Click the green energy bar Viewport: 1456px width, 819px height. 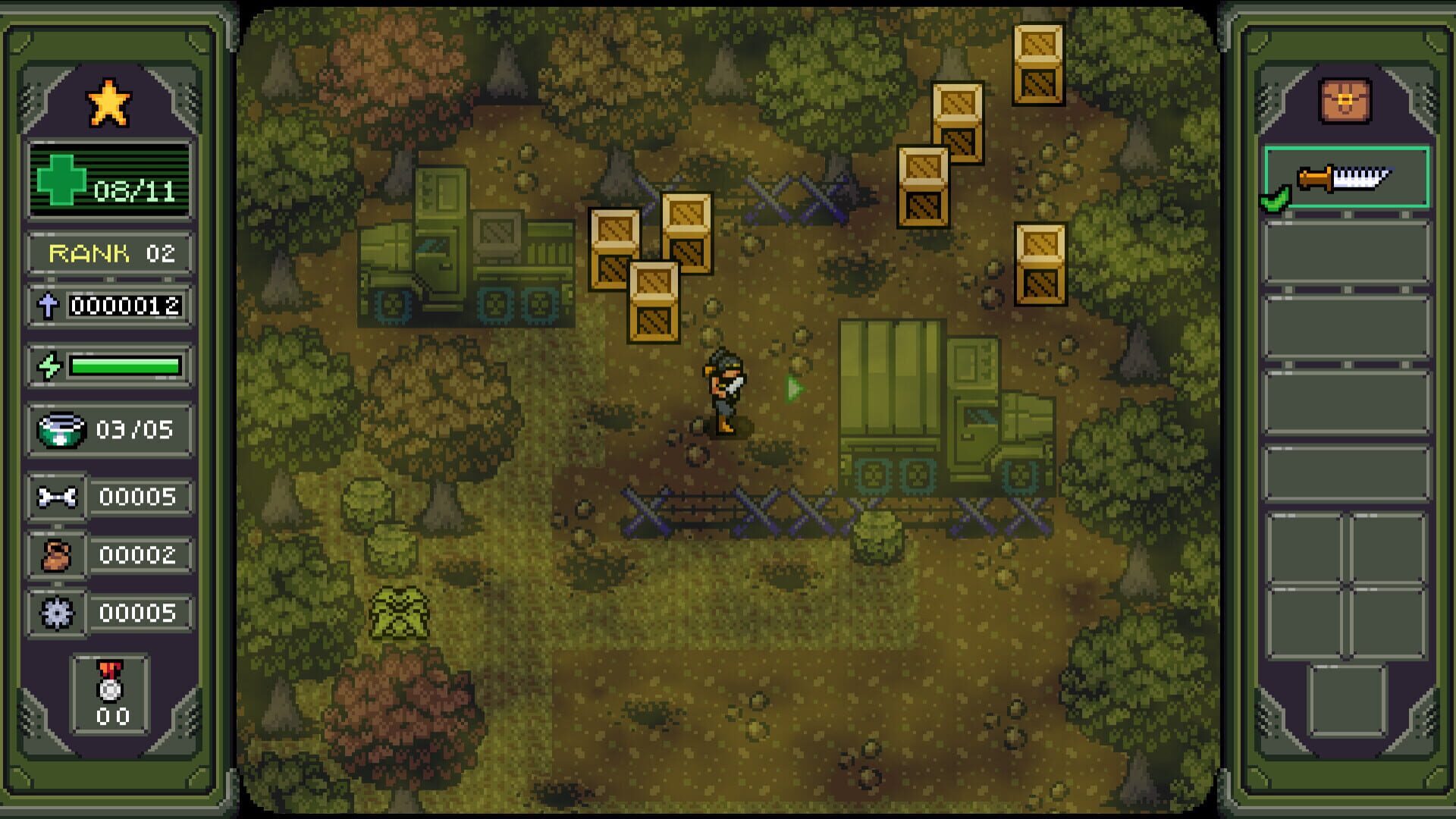pos(125,366)
